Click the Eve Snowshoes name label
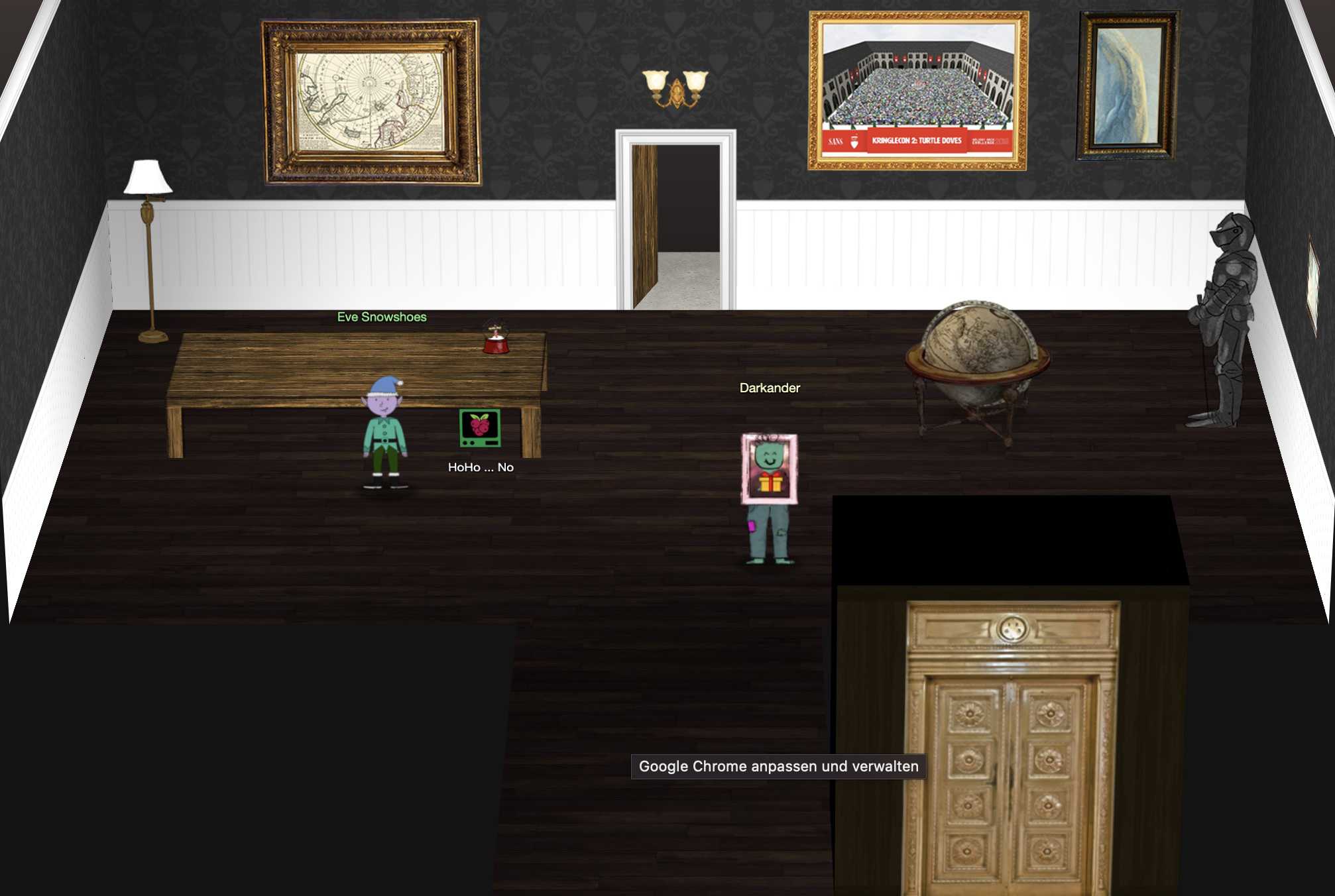 pyautogui.click(x=382, y=317)
